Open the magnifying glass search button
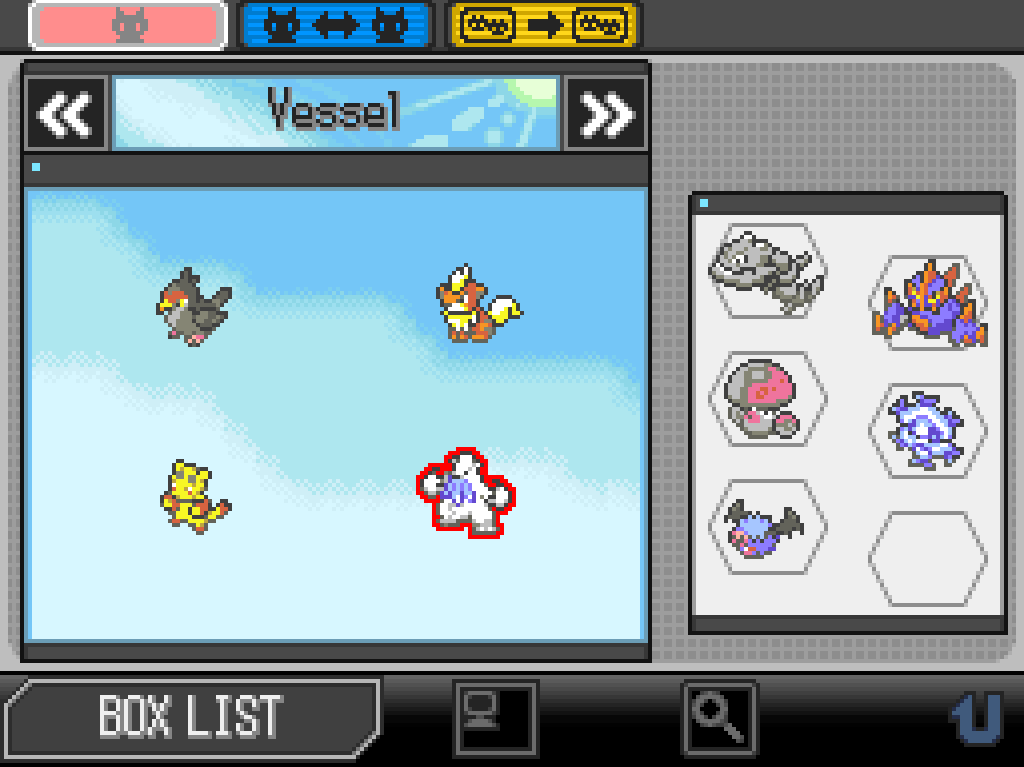Viewport: 1024px width, 767px height. coord(719,716)
